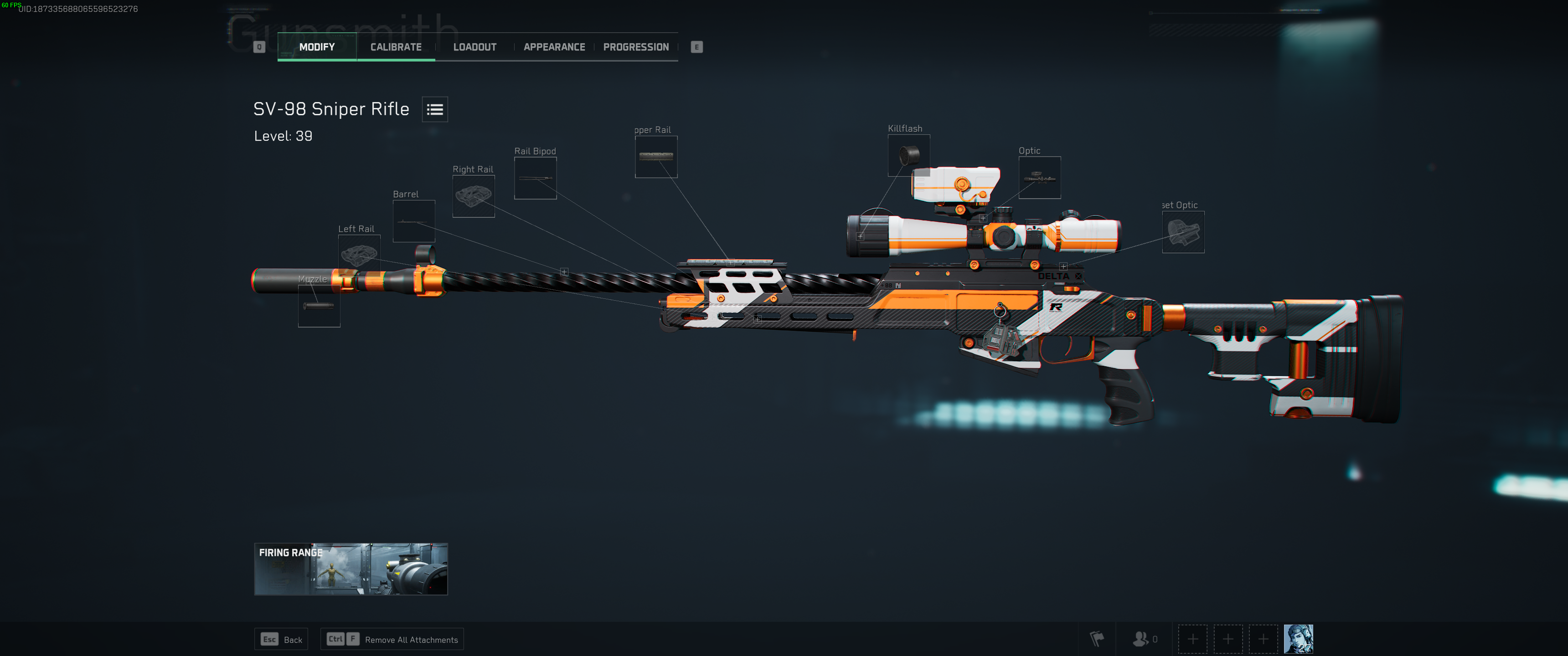Open the Optic attachment slot
Image resolution: width=1568 pixels, height=656 pixels.
point(1040,178)
